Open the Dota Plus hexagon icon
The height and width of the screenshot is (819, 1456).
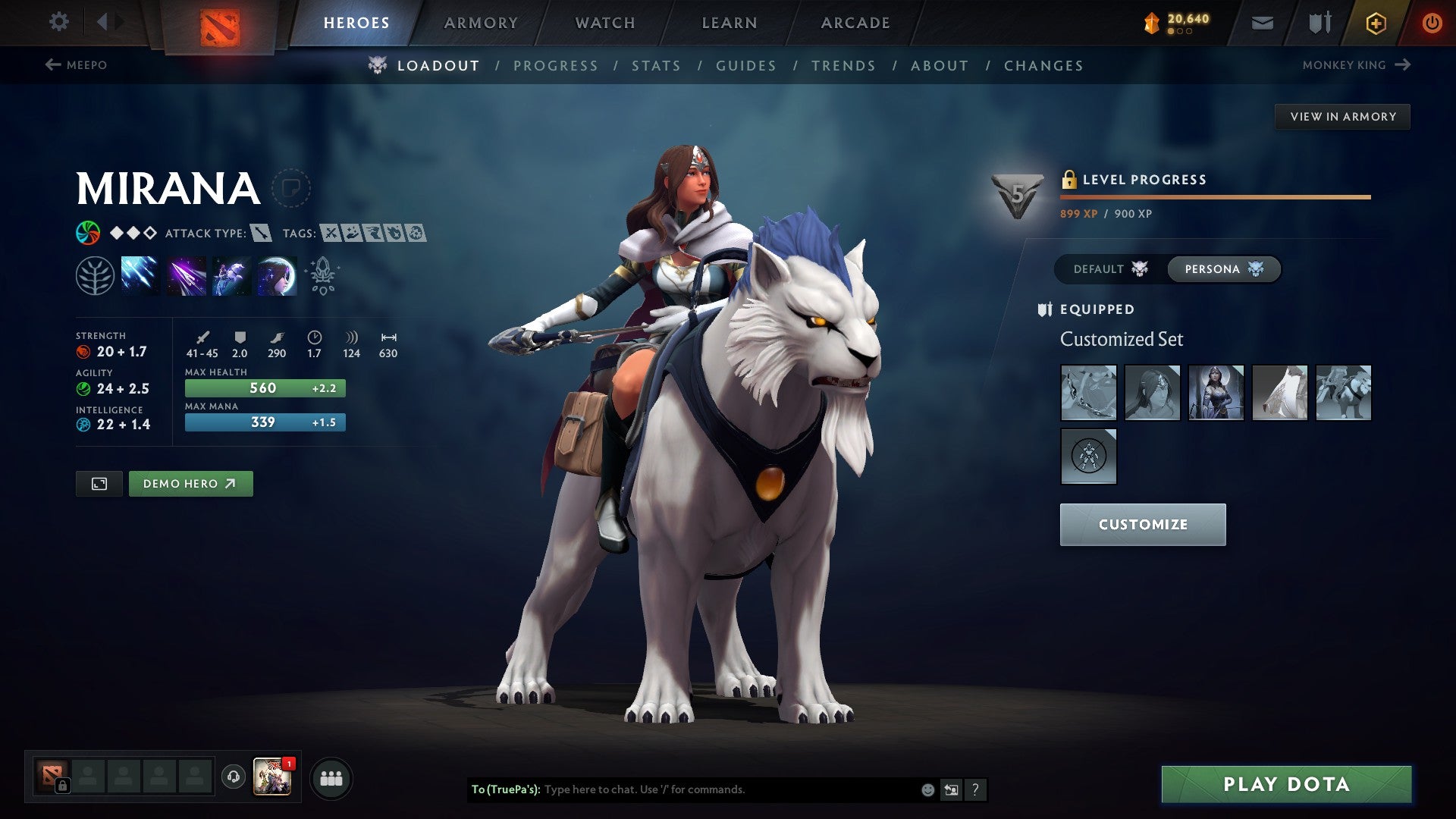tap(1376, 22)
